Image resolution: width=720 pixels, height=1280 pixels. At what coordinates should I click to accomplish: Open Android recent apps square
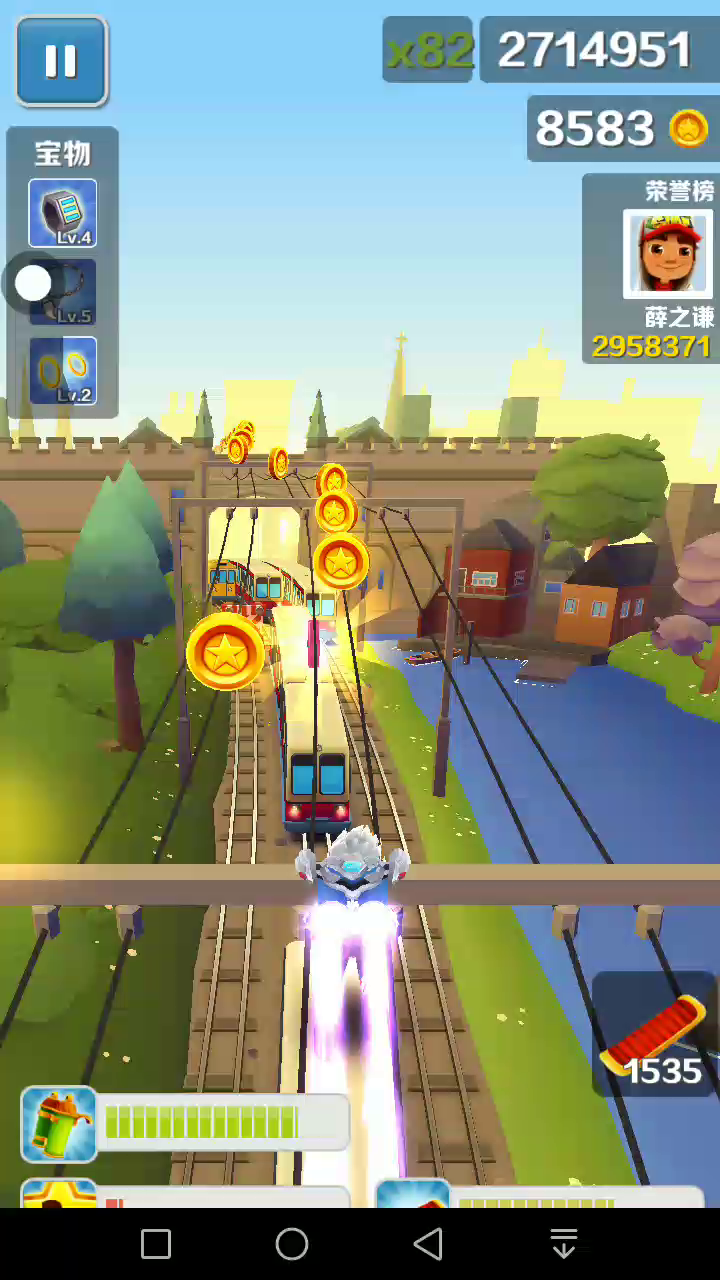[156, 1244]
